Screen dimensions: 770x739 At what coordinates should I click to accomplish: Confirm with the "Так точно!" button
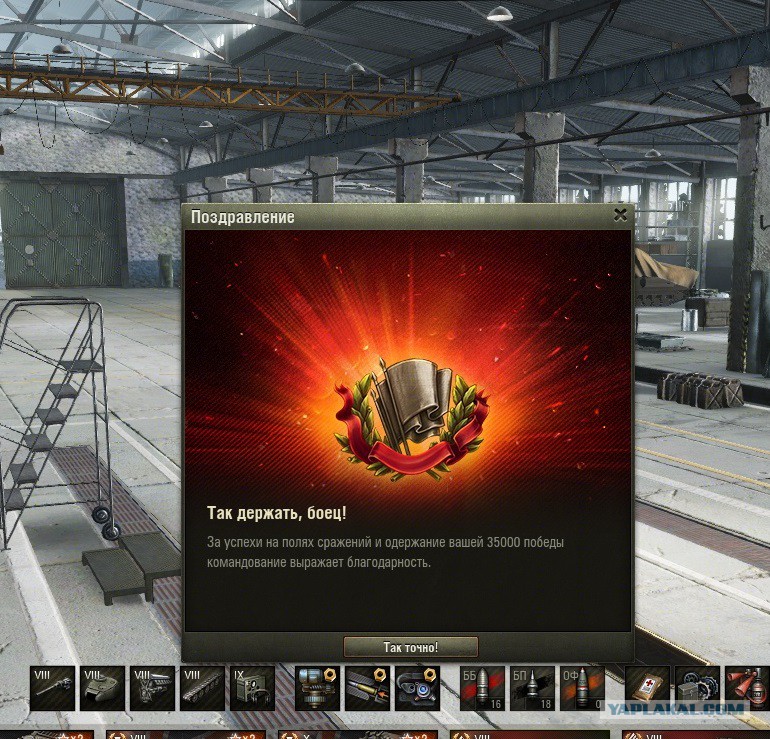pyautogui.click(x=410, y=647)
